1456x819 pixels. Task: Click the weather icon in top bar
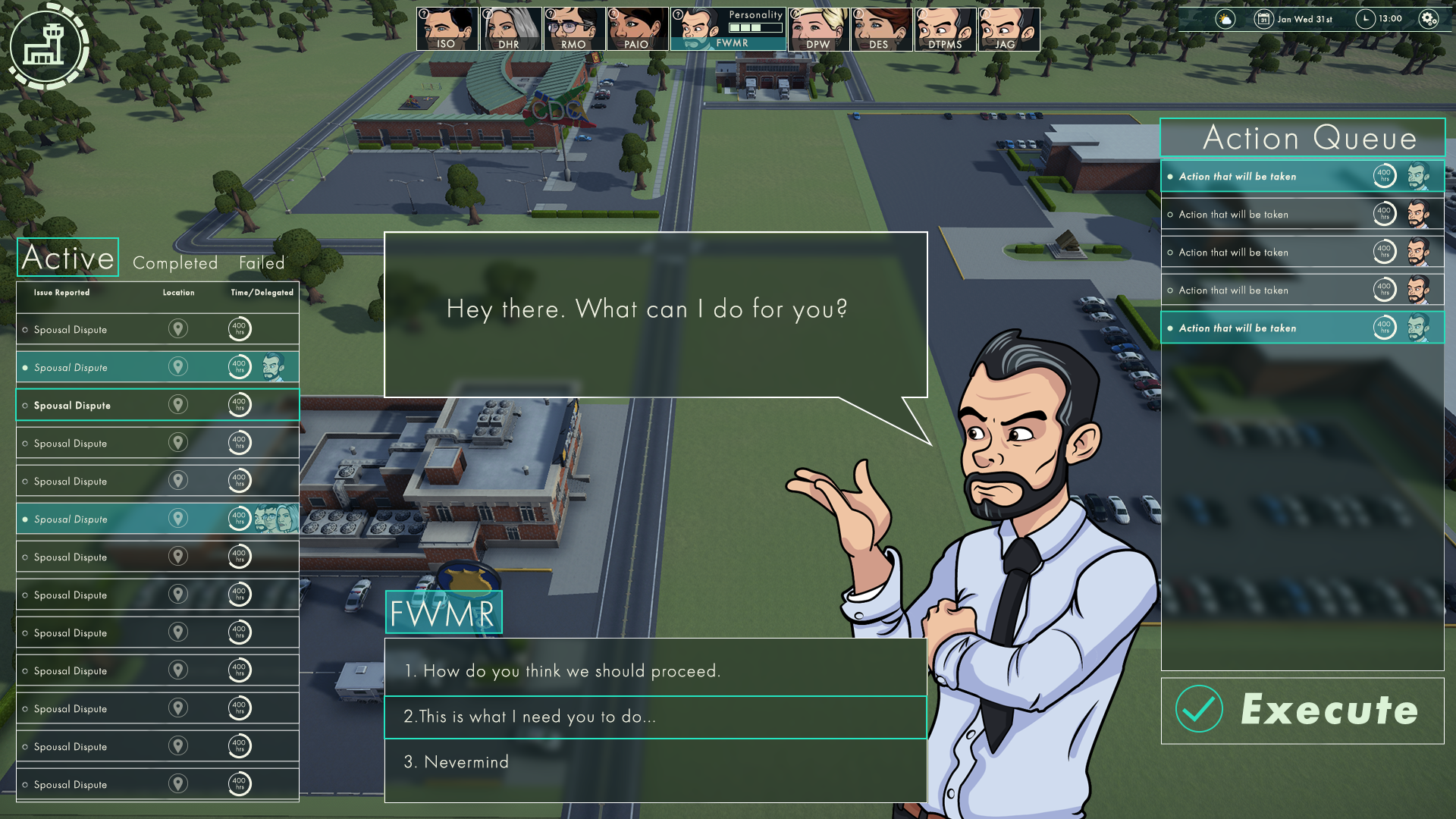click(1225, 19)
